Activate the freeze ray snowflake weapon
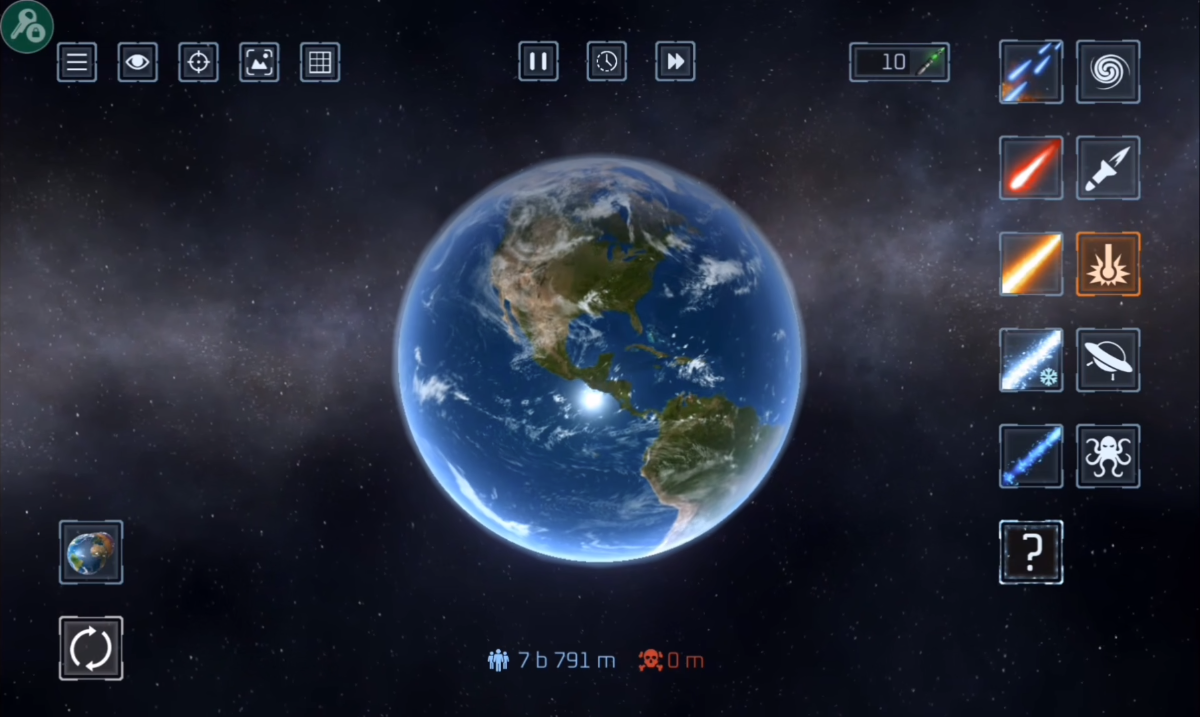1200x717 pixels. pos(1031,360)
